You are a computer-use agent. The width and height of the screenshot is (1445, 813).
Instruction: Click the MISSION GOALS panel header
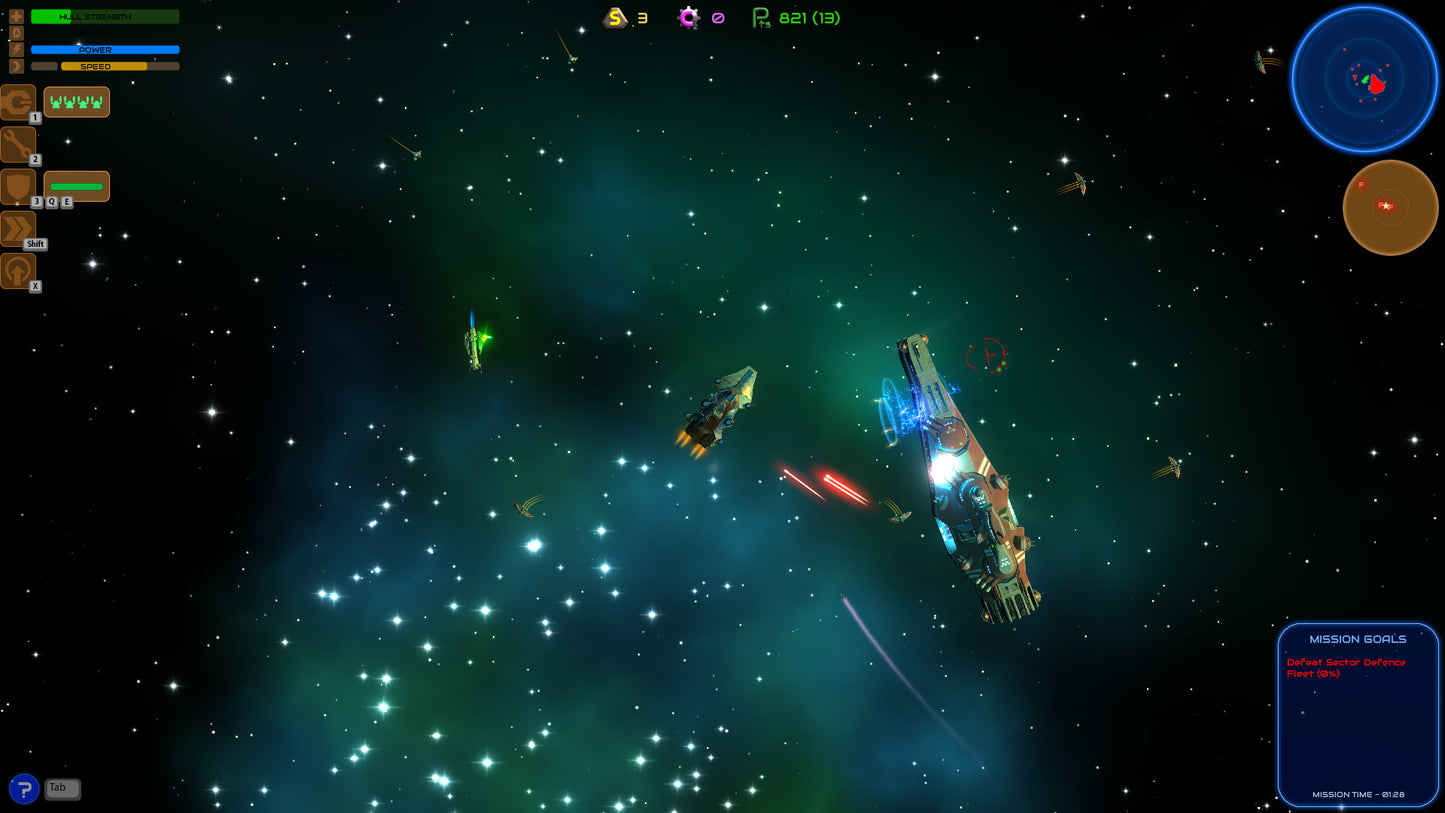1357,638
